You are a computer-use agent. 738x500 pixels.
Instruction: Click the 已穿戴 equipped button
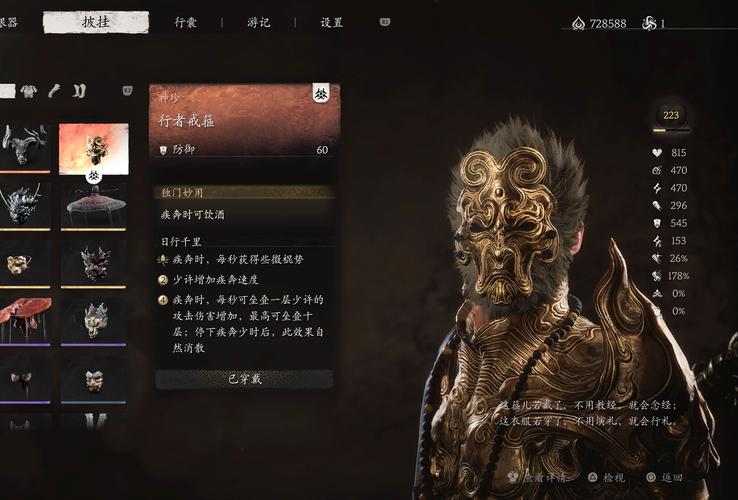244,379
